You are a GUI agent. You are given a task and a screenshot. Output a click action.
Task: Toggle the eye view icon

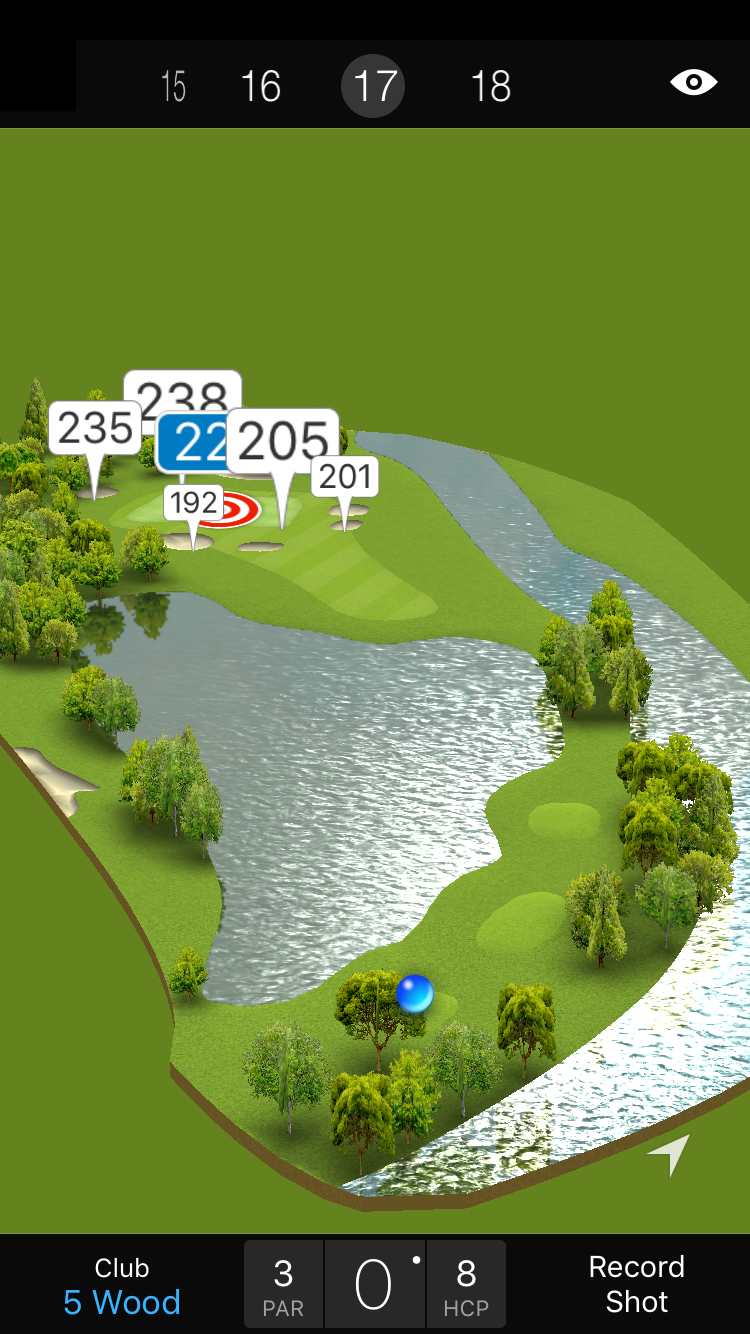(x=693, y=83)
